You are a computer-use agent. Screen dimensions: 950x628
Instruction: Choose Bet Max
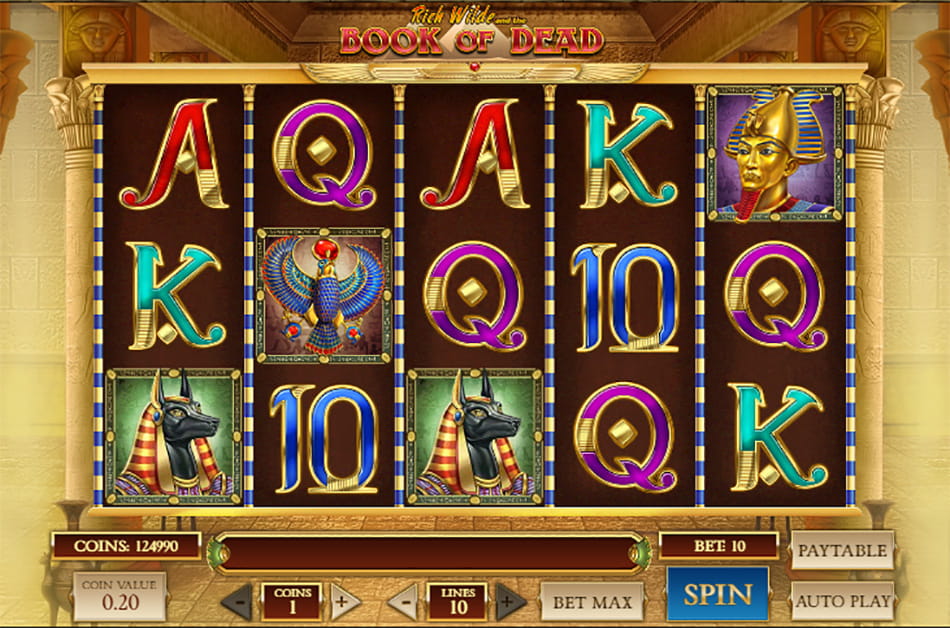[x=591, y=602]
